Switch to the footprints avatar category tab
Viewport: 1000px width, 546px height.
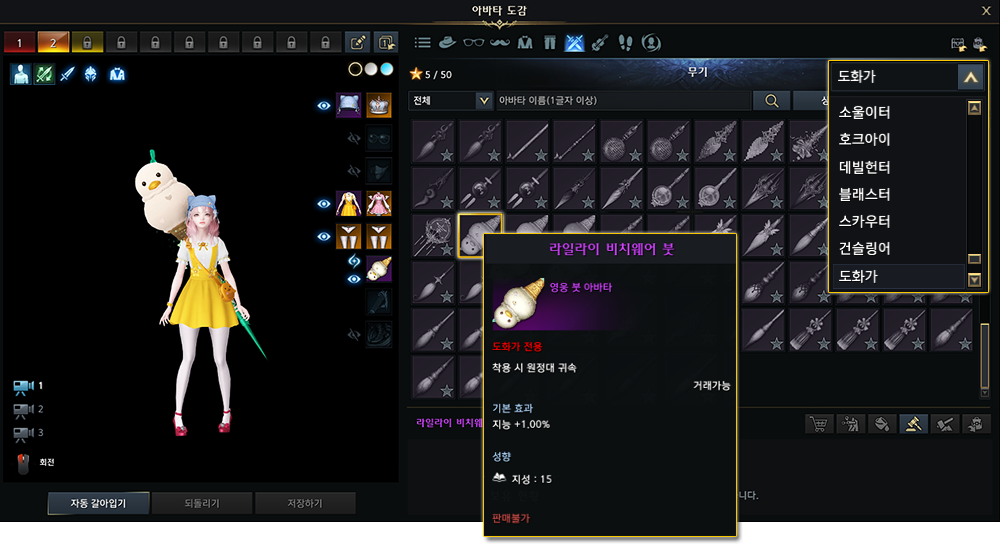[x=625, y=43]
